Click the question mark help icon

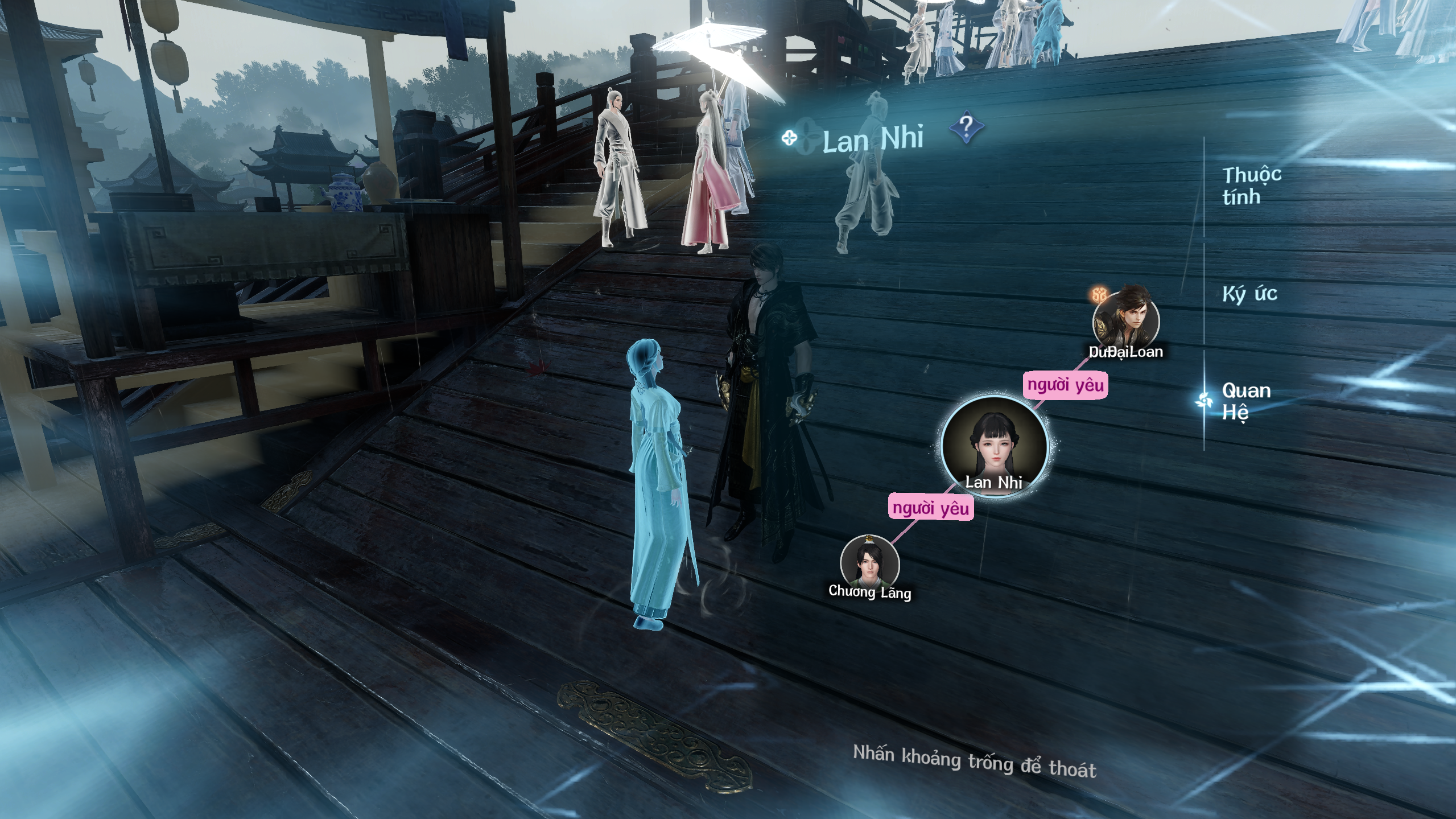point(966,127)
